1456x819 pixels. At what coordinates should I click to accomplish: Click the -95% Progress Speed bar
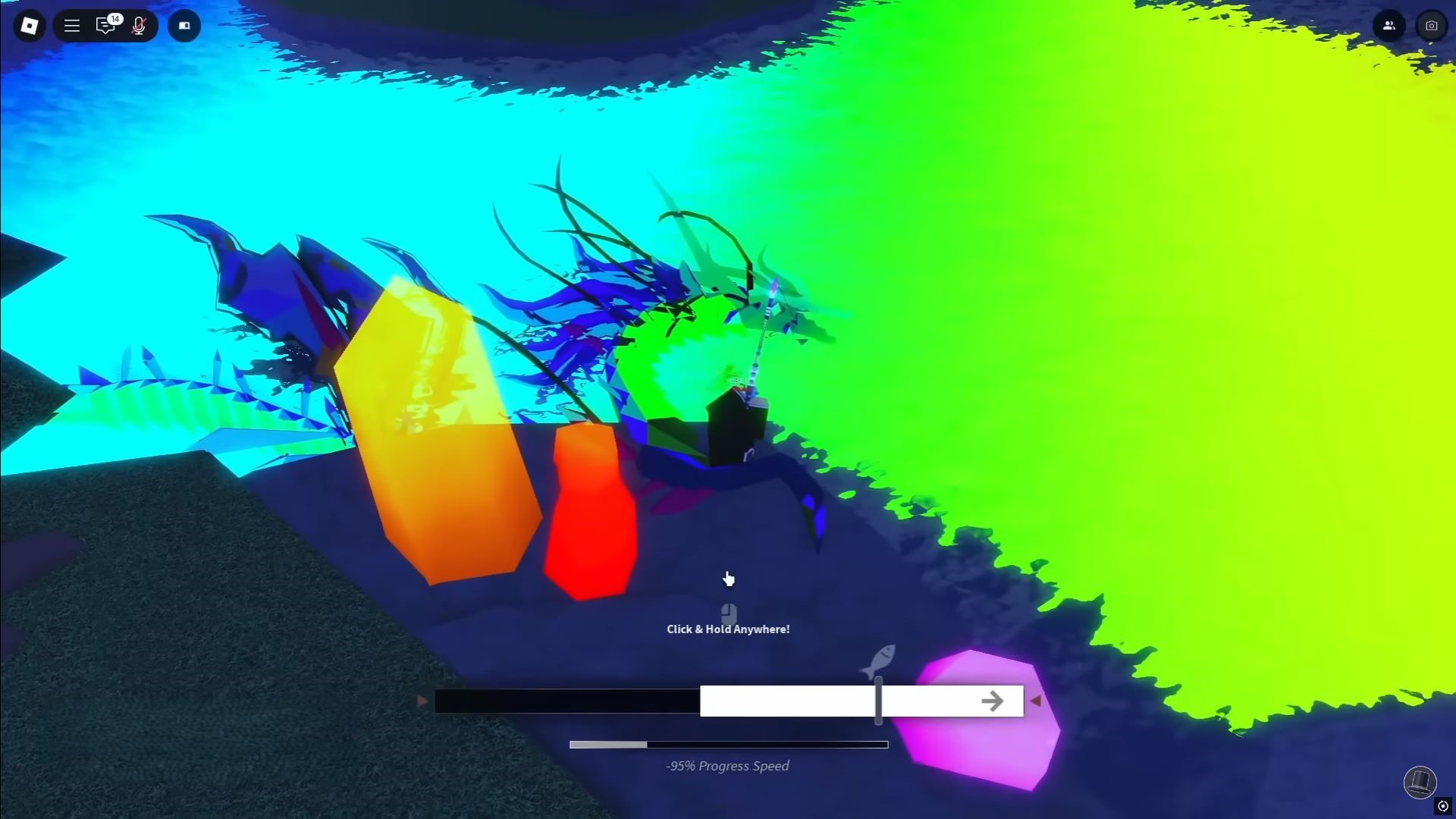pyautogui.click(x=729, y=744)
